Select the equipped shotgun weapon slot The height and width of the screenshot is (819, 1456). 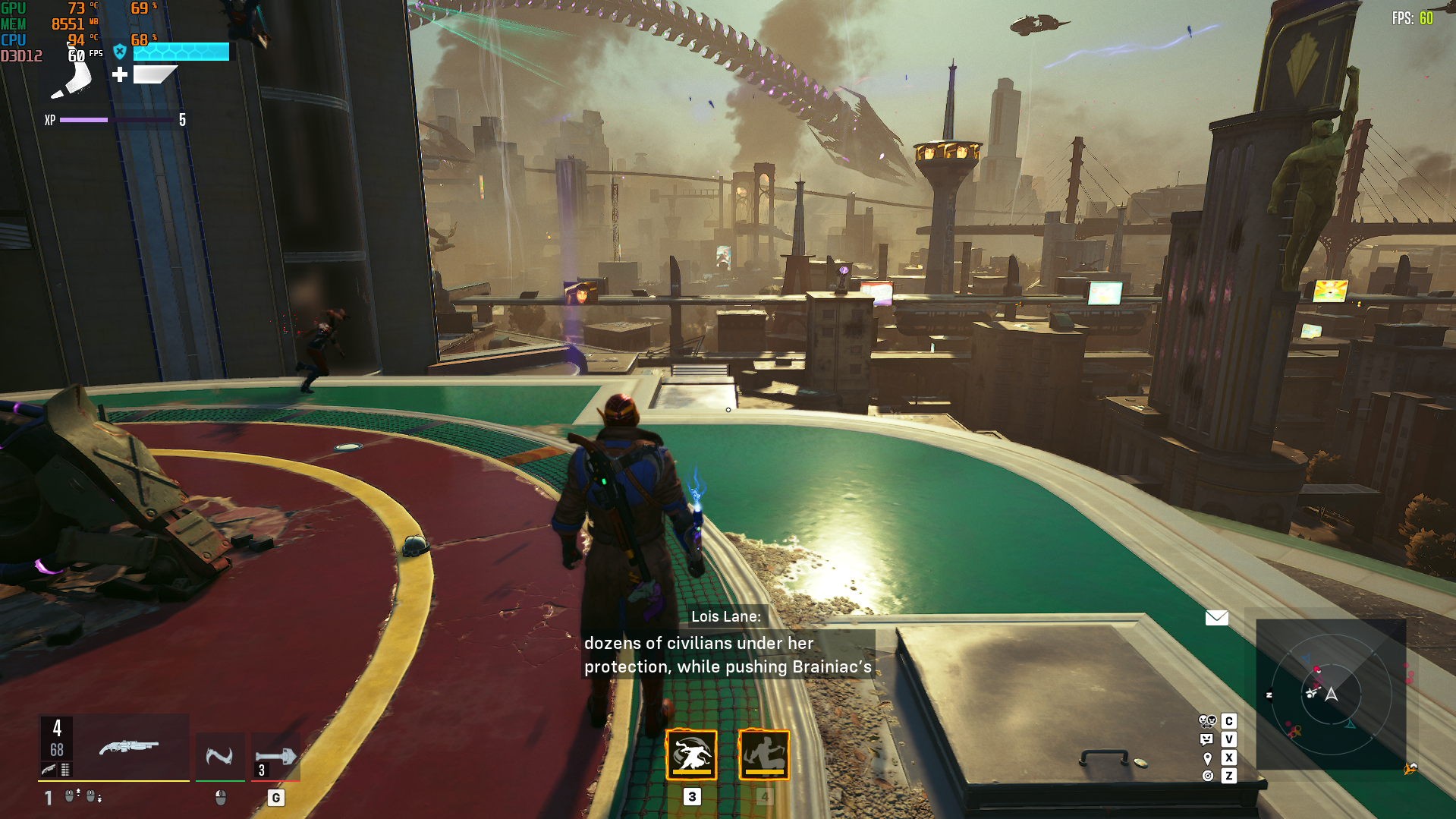point(129,748)
